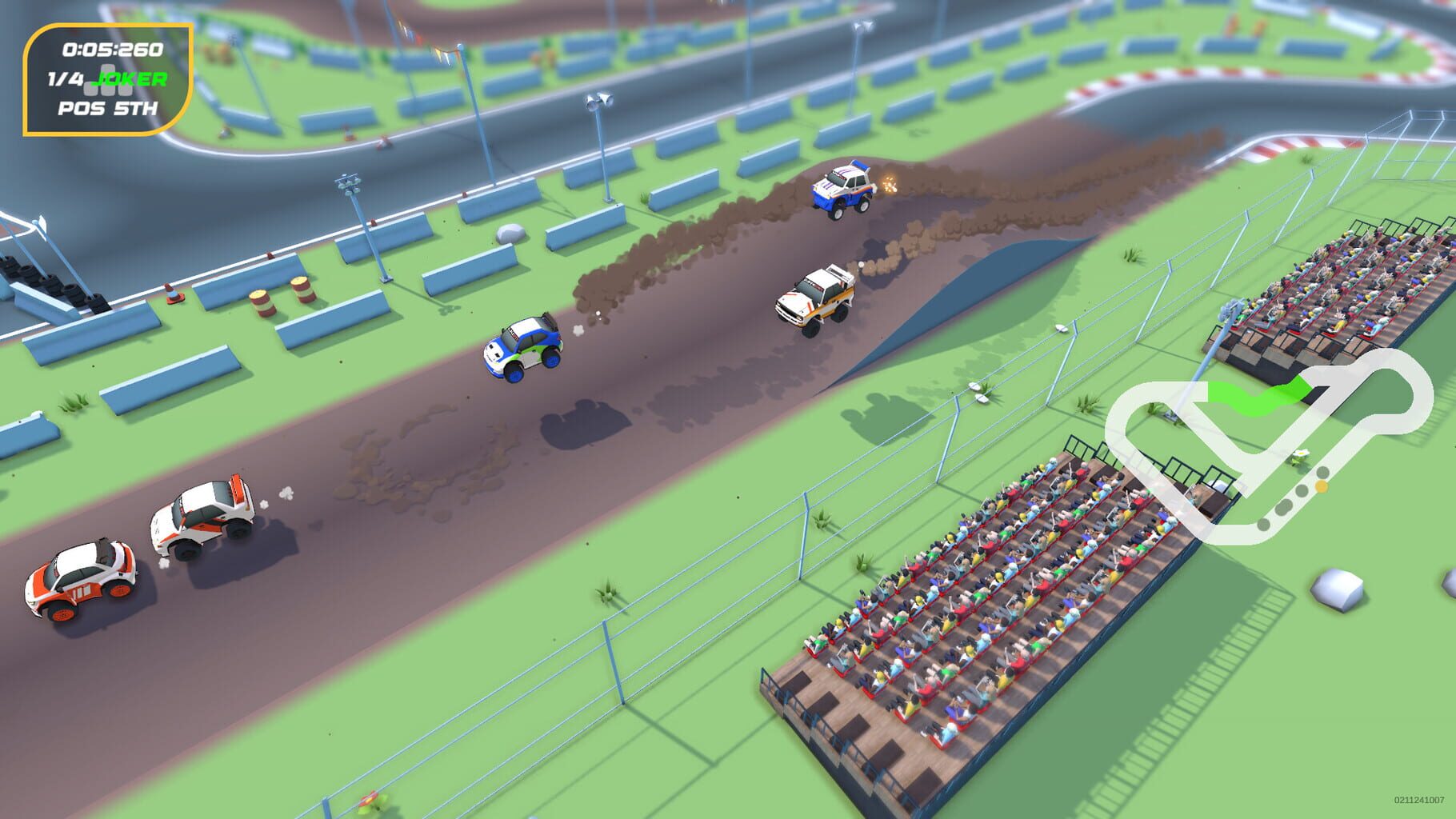The image size is (1456, 819).
Task: Select the race timer showing 0:05:260
Action: pos(112,48)
